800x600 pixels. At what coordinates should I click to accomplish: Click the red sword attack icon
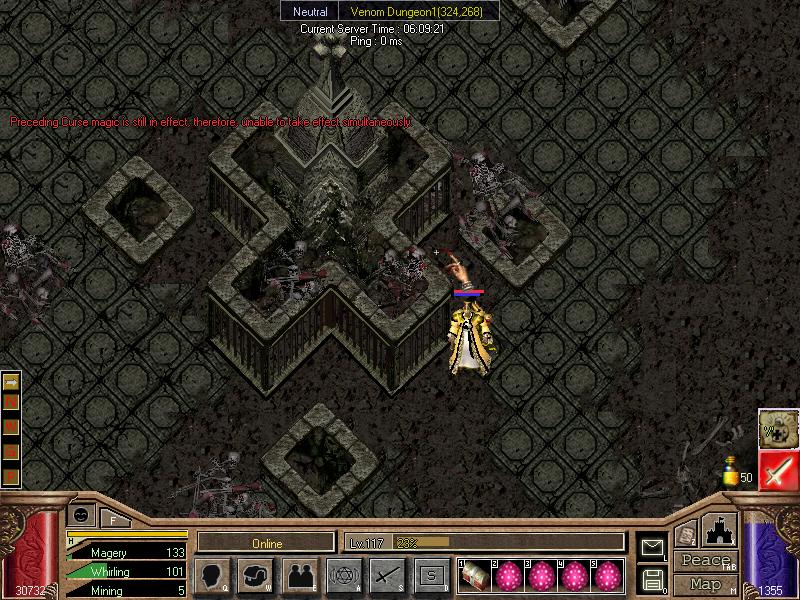777,470
